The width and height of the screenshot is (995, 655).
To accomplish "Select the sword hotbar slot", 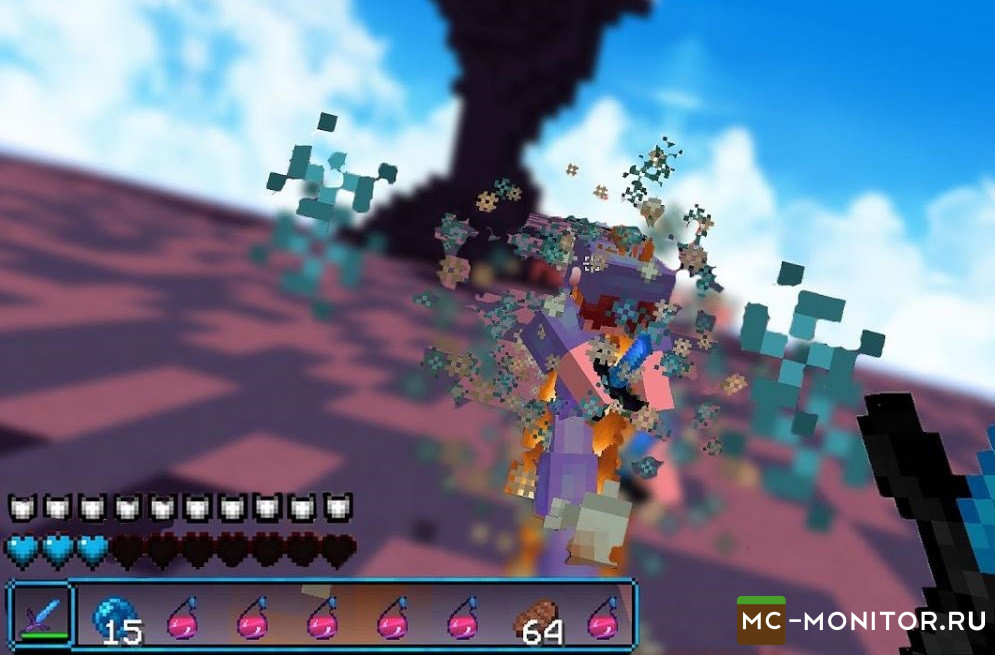I will coord(41,612).
